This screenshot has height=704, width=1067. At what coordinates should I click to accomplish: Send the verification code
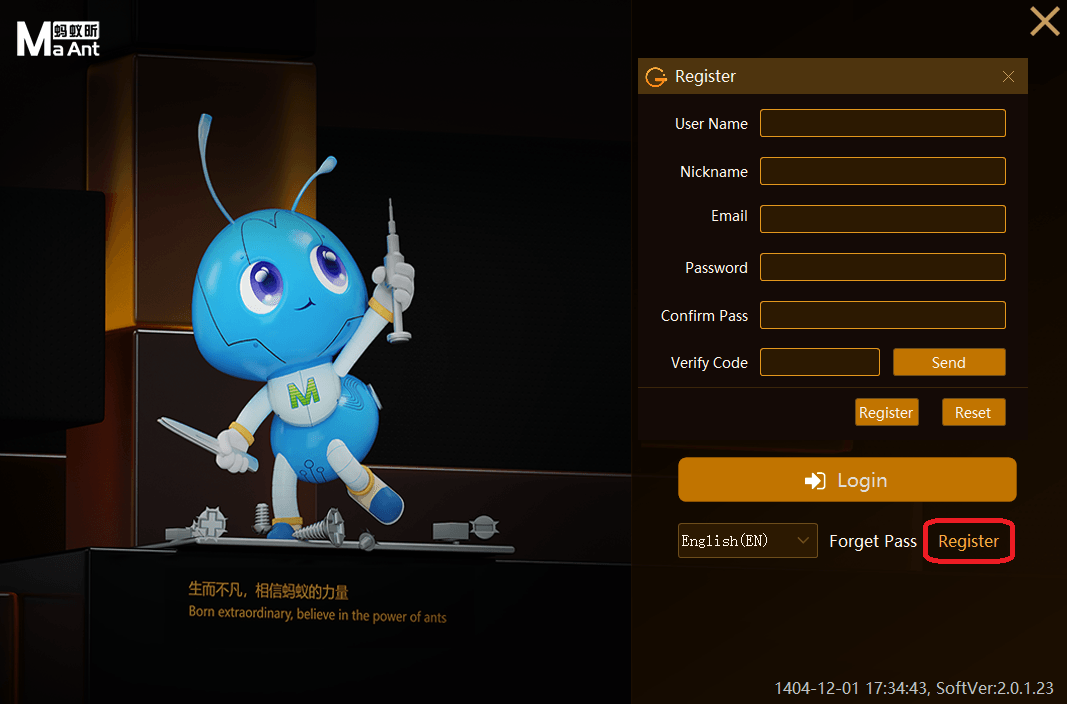click(948, 362)
